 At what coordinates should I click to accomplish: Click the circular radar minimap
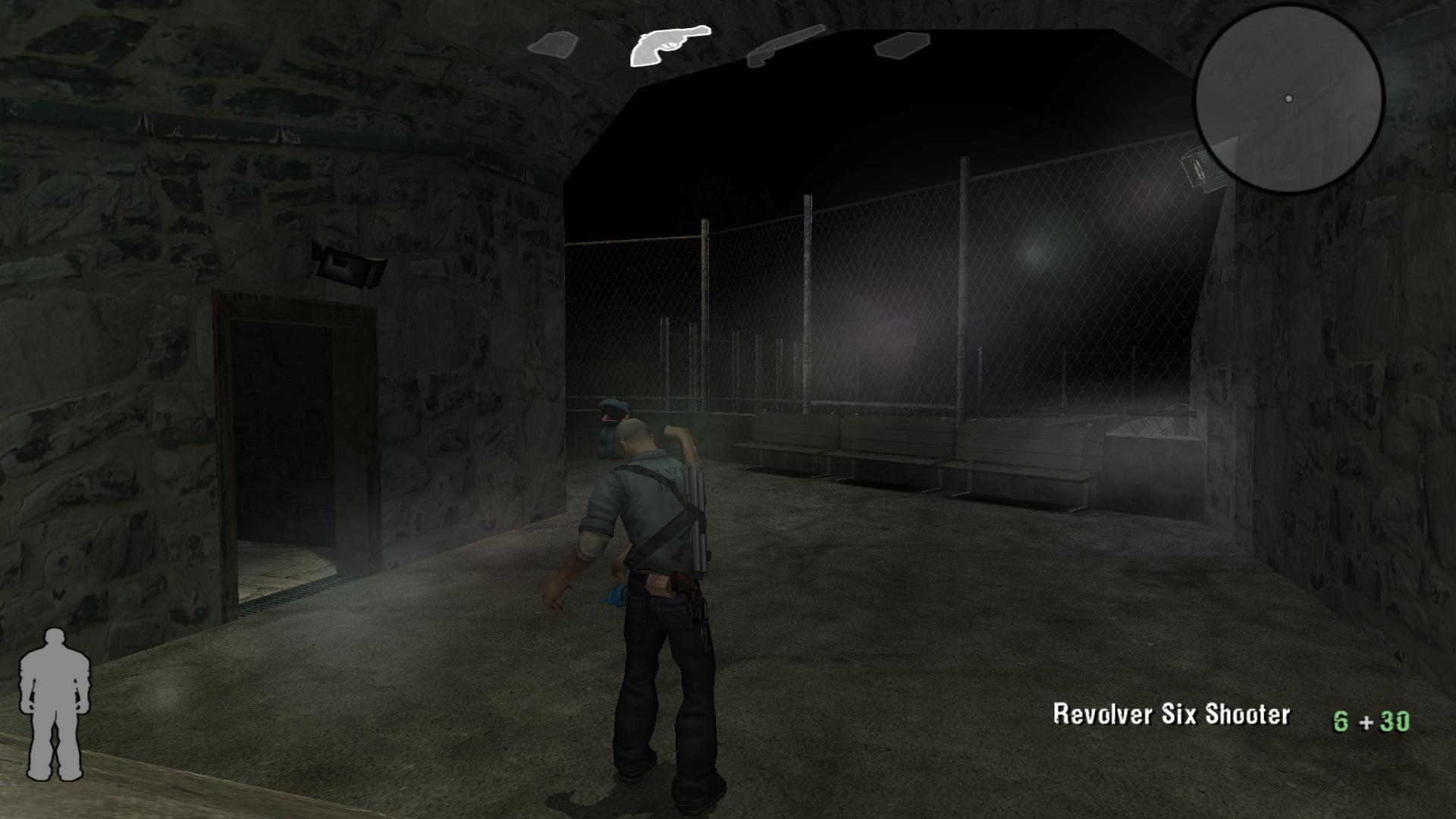1289,99
